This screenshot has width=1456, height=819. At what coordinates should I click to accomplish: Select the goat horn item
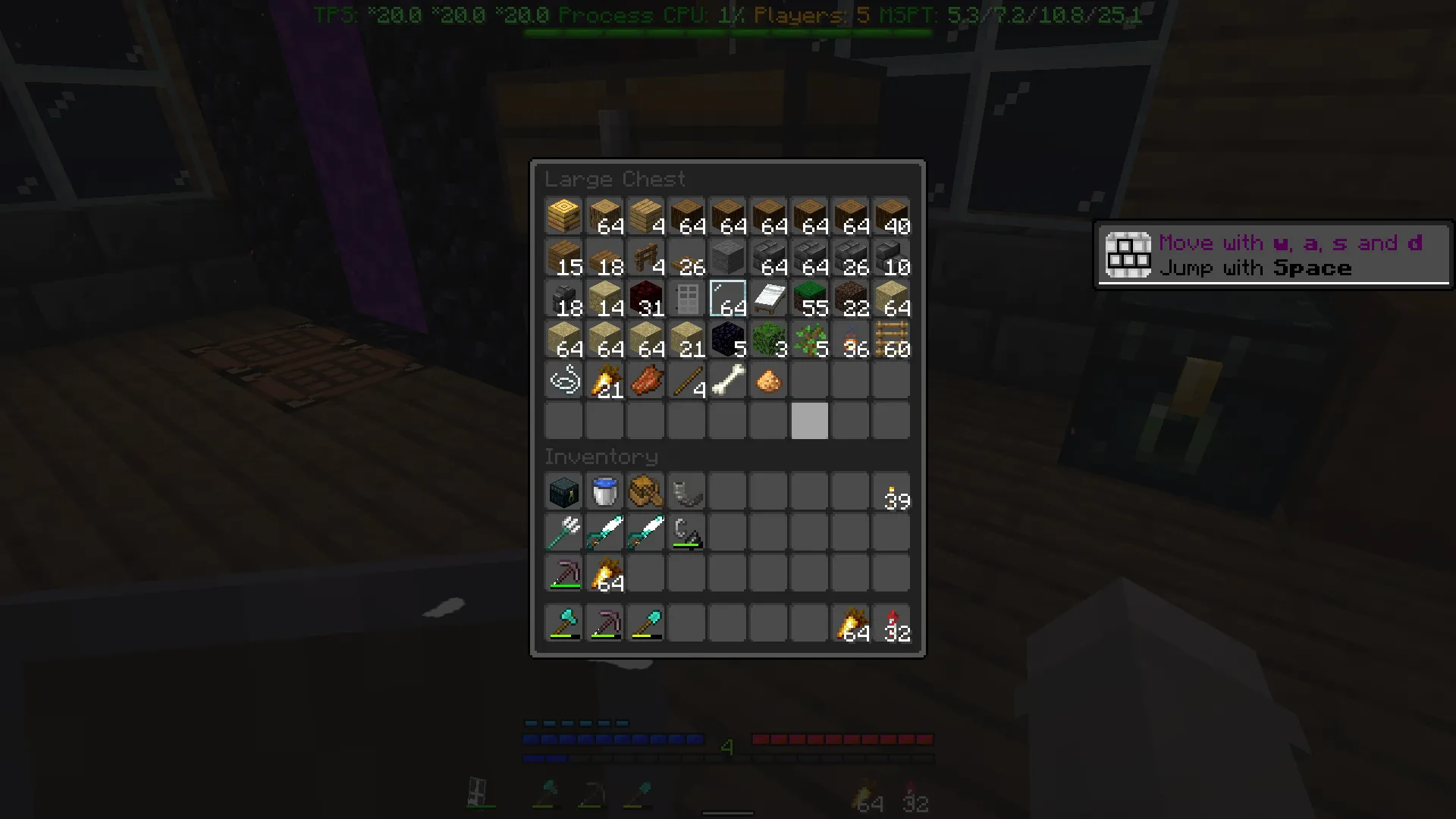(x=686, y=491)
